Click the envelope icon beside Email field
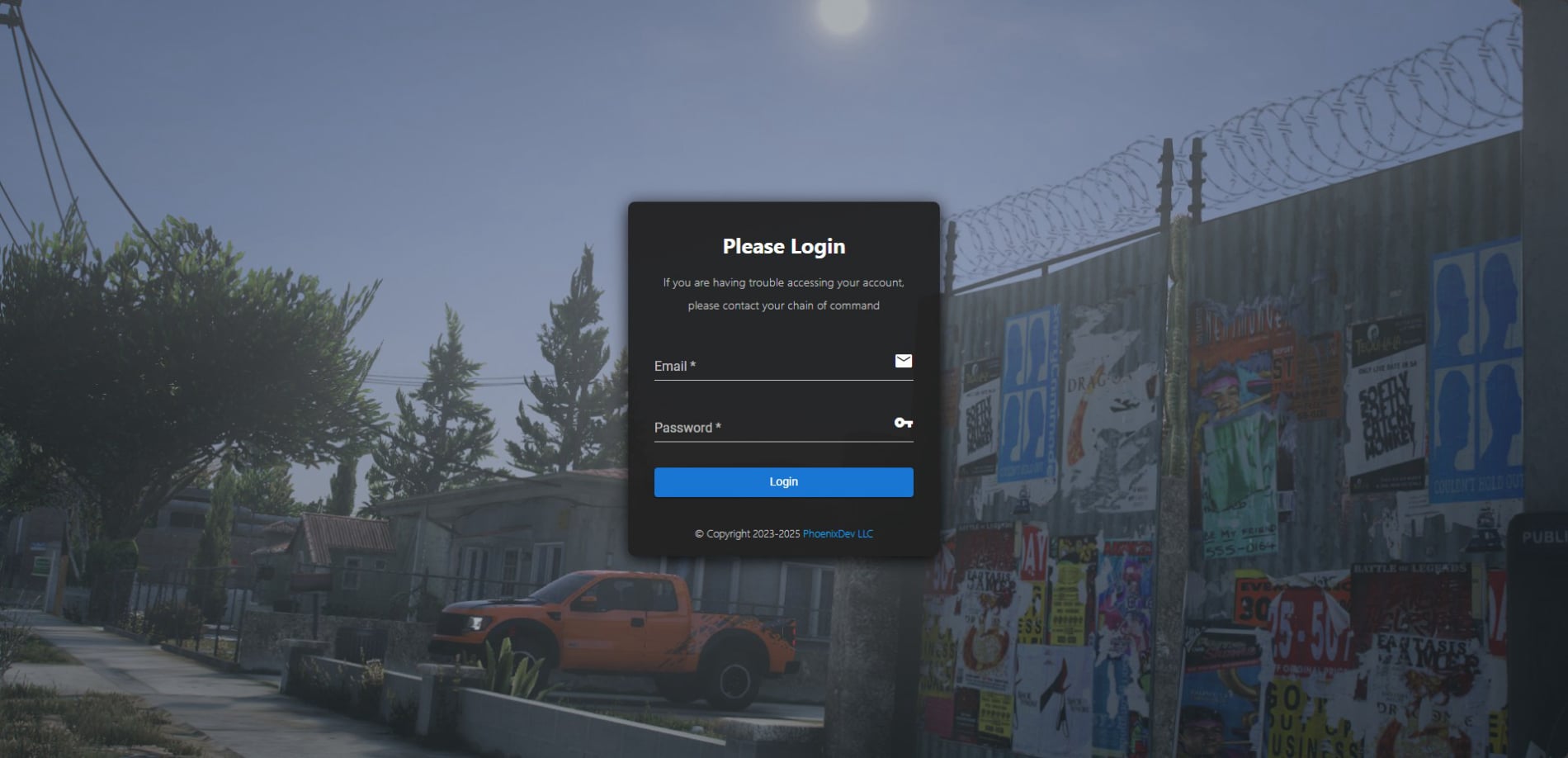Image resolution: width=1568 pixels, height=758 pixels. coord(904,362)
